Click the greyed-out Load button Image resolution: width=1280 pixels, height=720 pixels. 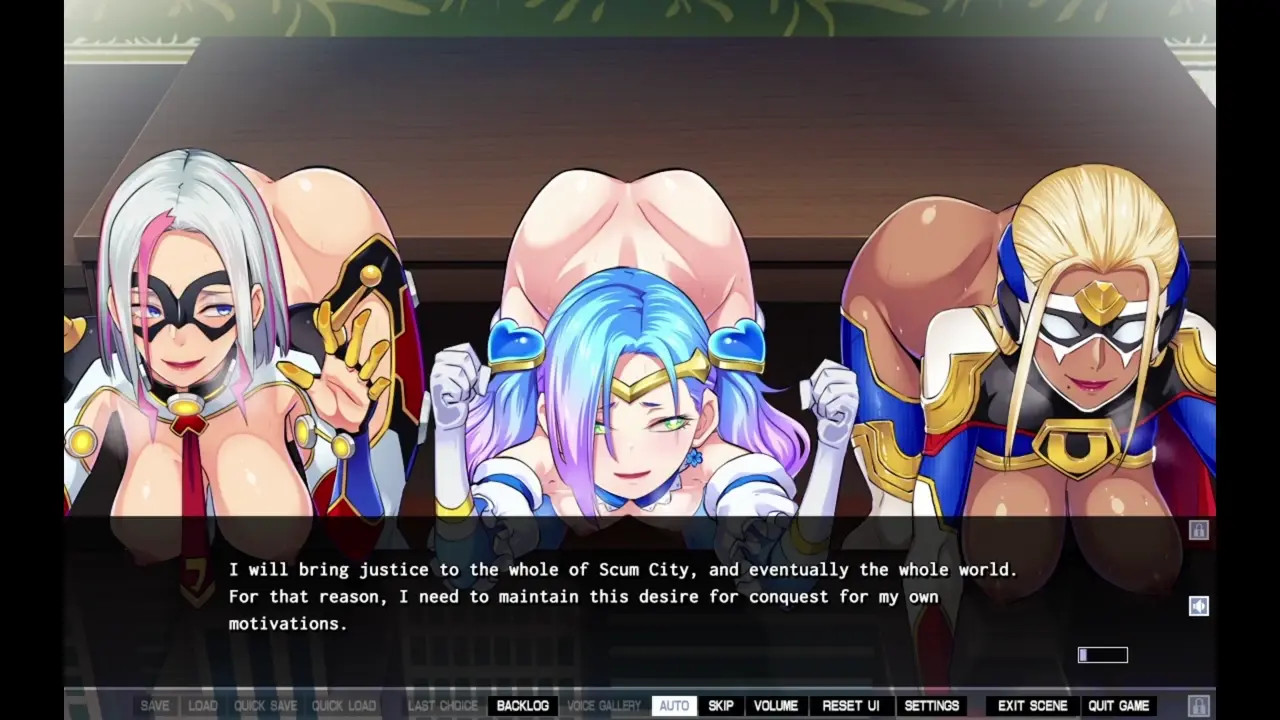(203, 706)
